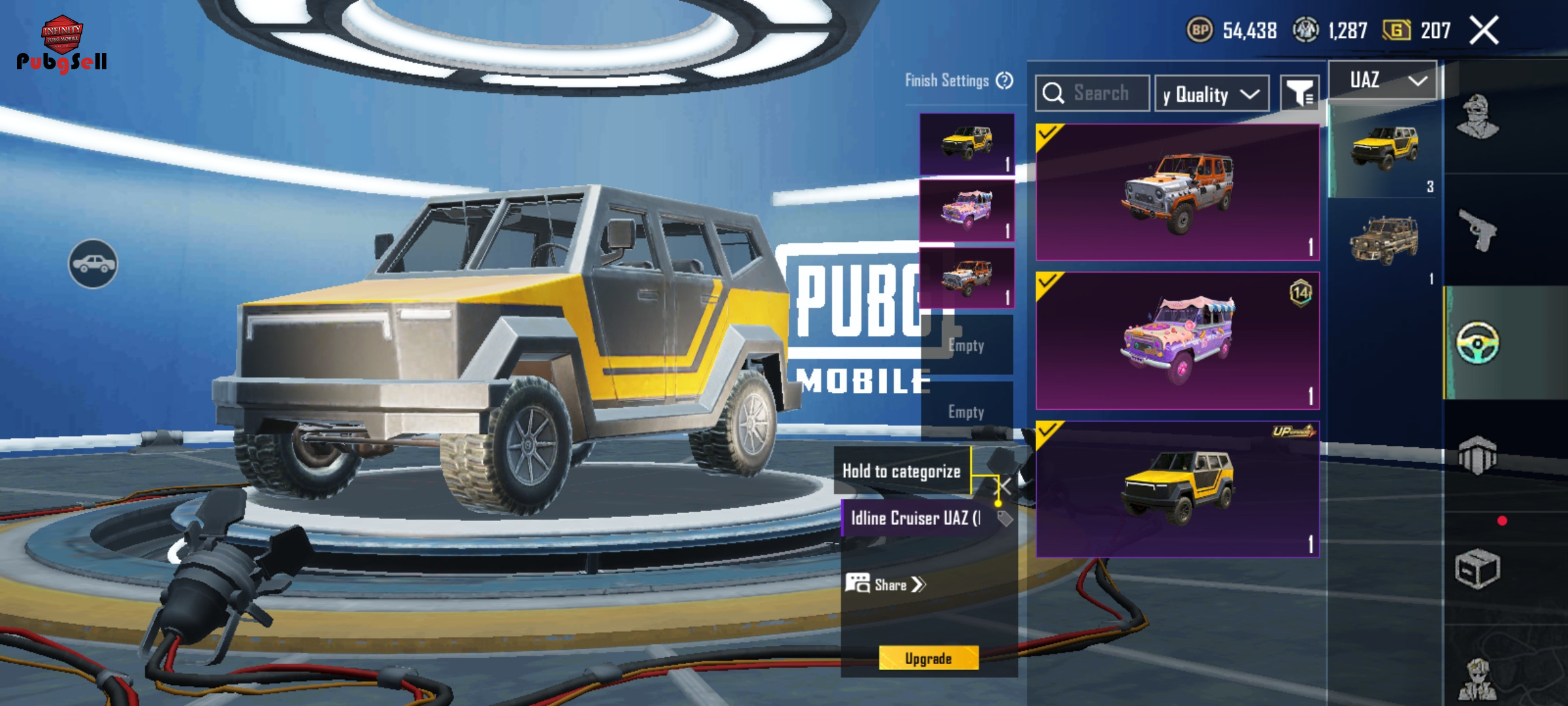Screen dimensions: 1568x706
Task: Select the yellow cruiser UAZ skin card
Action: 1177,490
